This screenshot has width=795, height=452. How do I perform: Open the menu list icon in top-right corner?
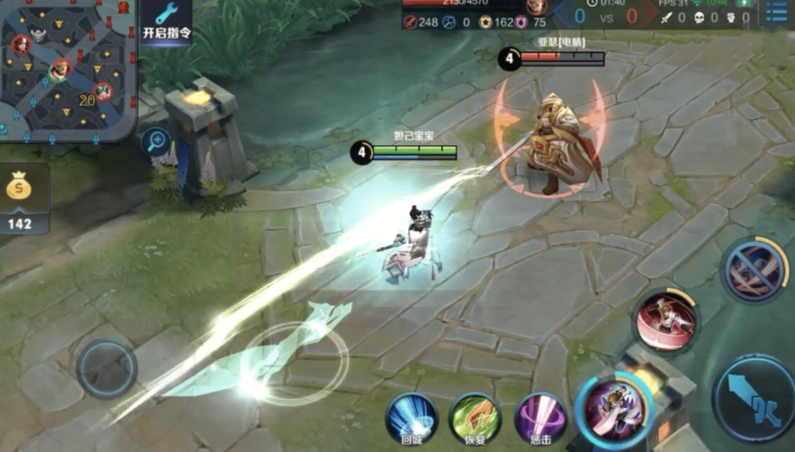coord(776,12)
